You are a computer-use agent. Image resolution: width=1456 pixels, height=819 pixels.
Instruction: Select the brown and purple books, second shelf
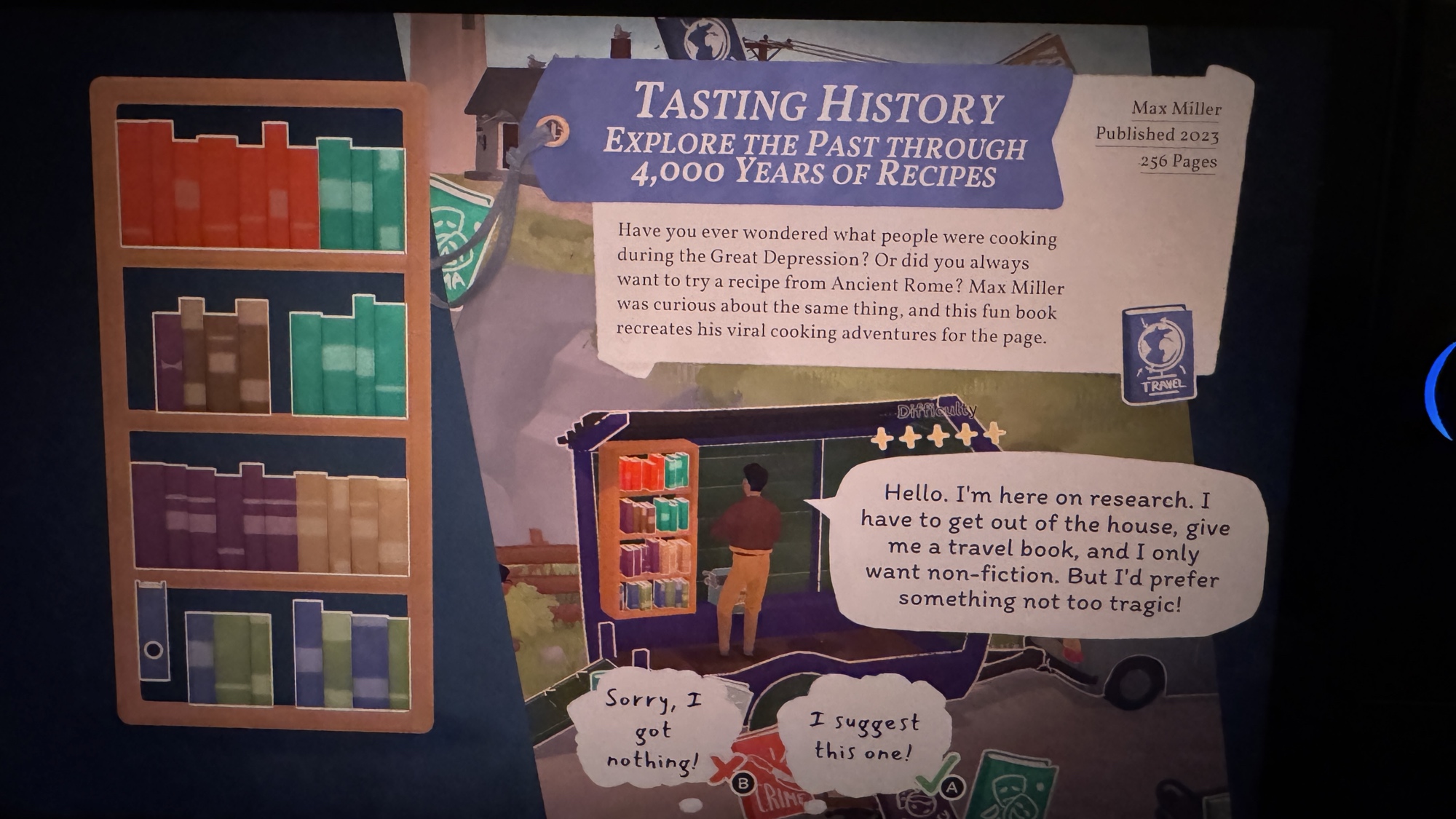[x=211, y=357]
